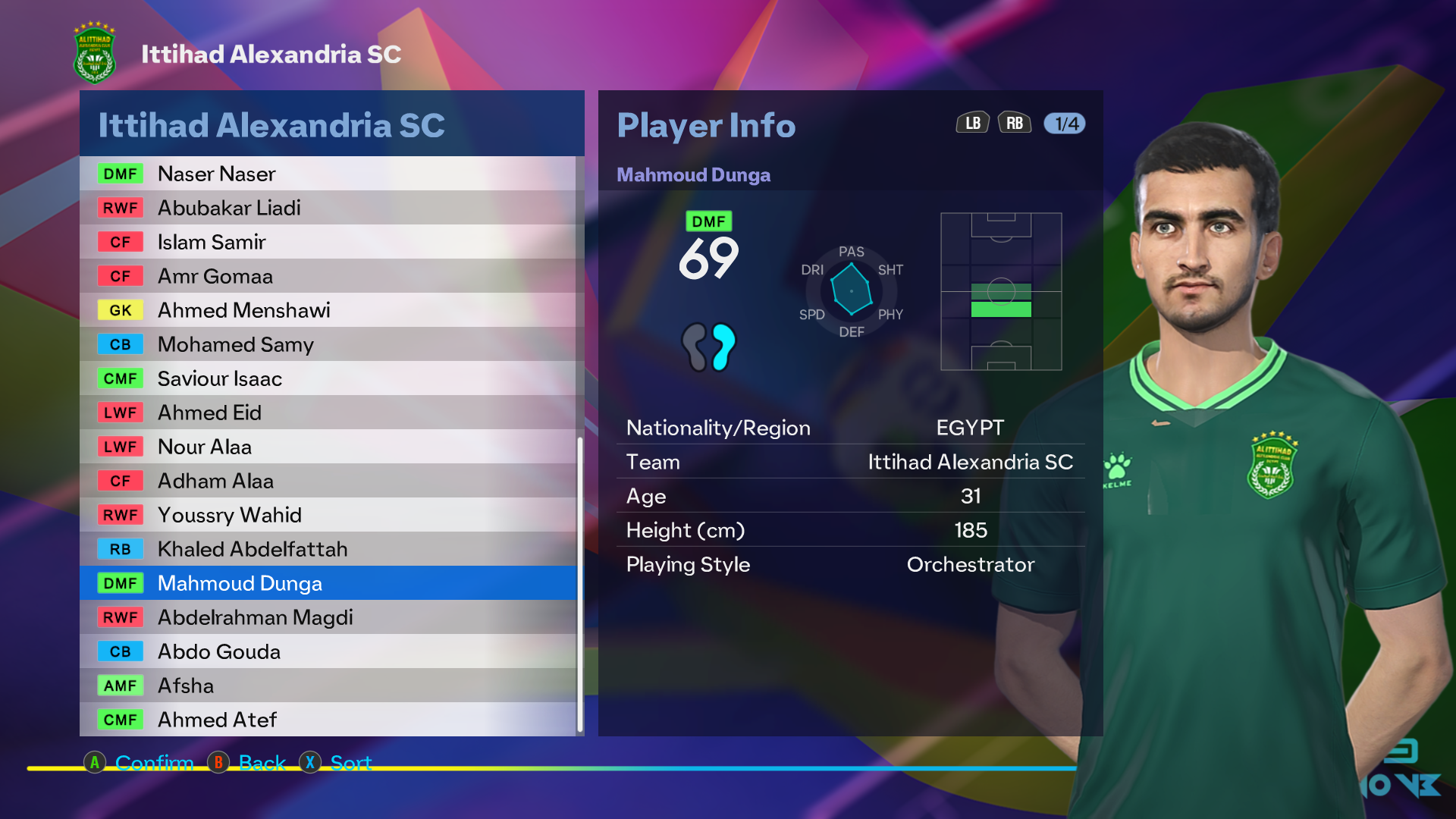Screen dimensions: 1456x819
Task: Select Abdo Gouda player row
Action: click(328, 651)
